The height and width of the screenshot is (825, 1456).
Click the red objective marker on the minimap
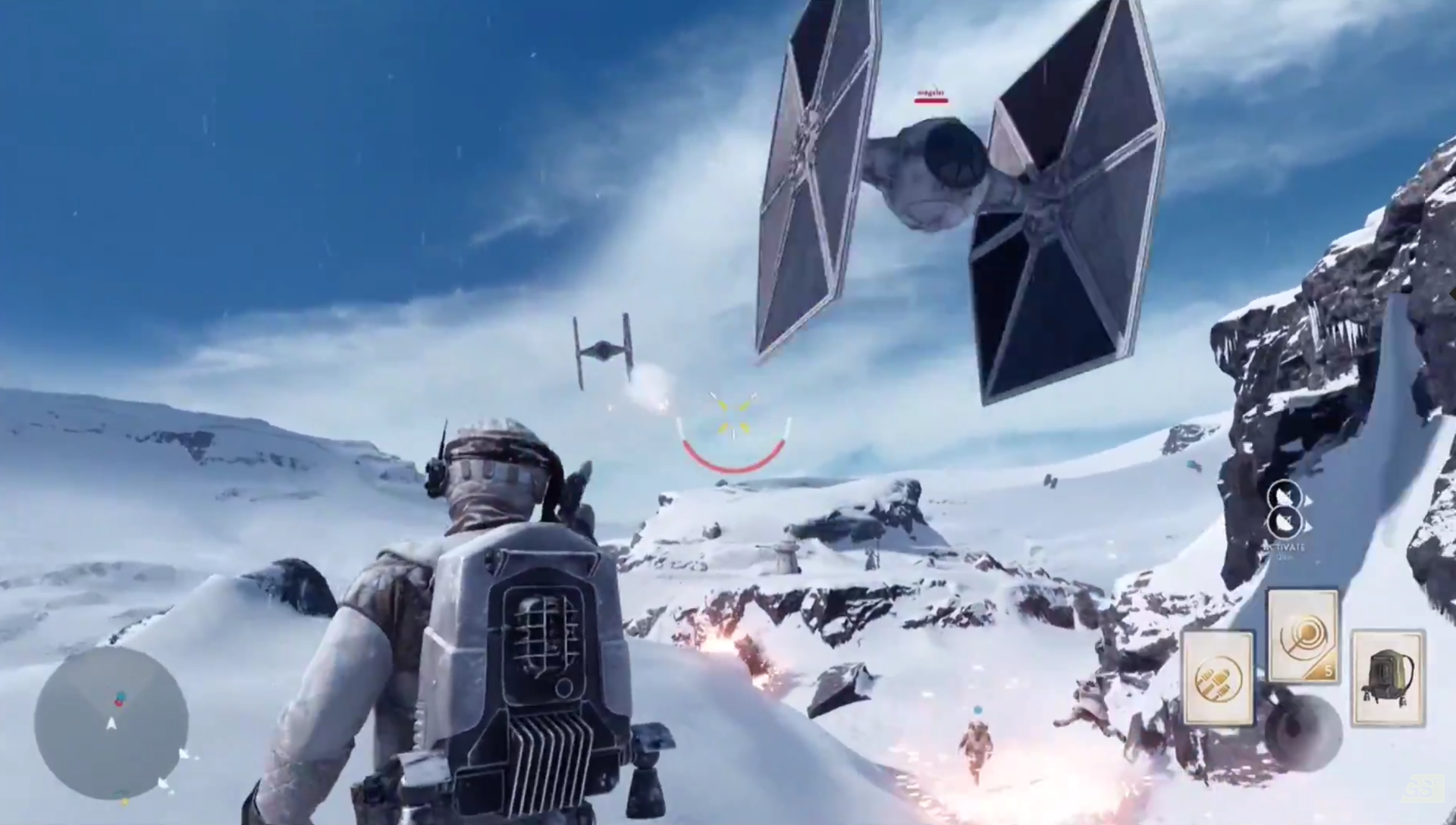coord(119,703)
